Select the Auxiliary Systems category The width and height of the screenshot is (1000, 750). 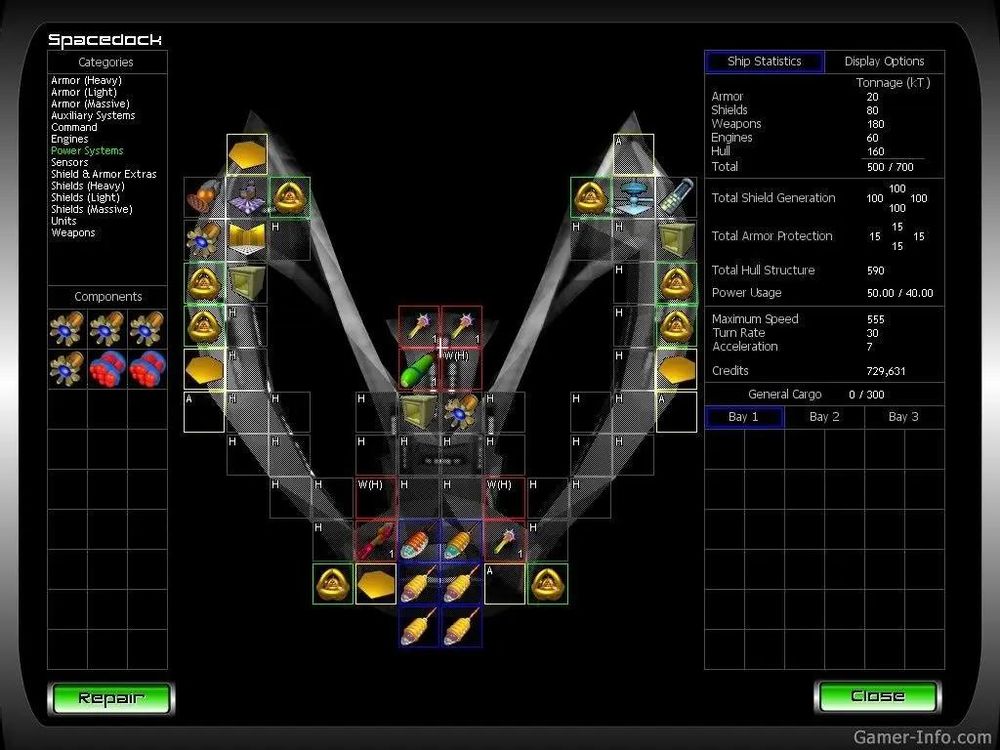click(93, 116)
